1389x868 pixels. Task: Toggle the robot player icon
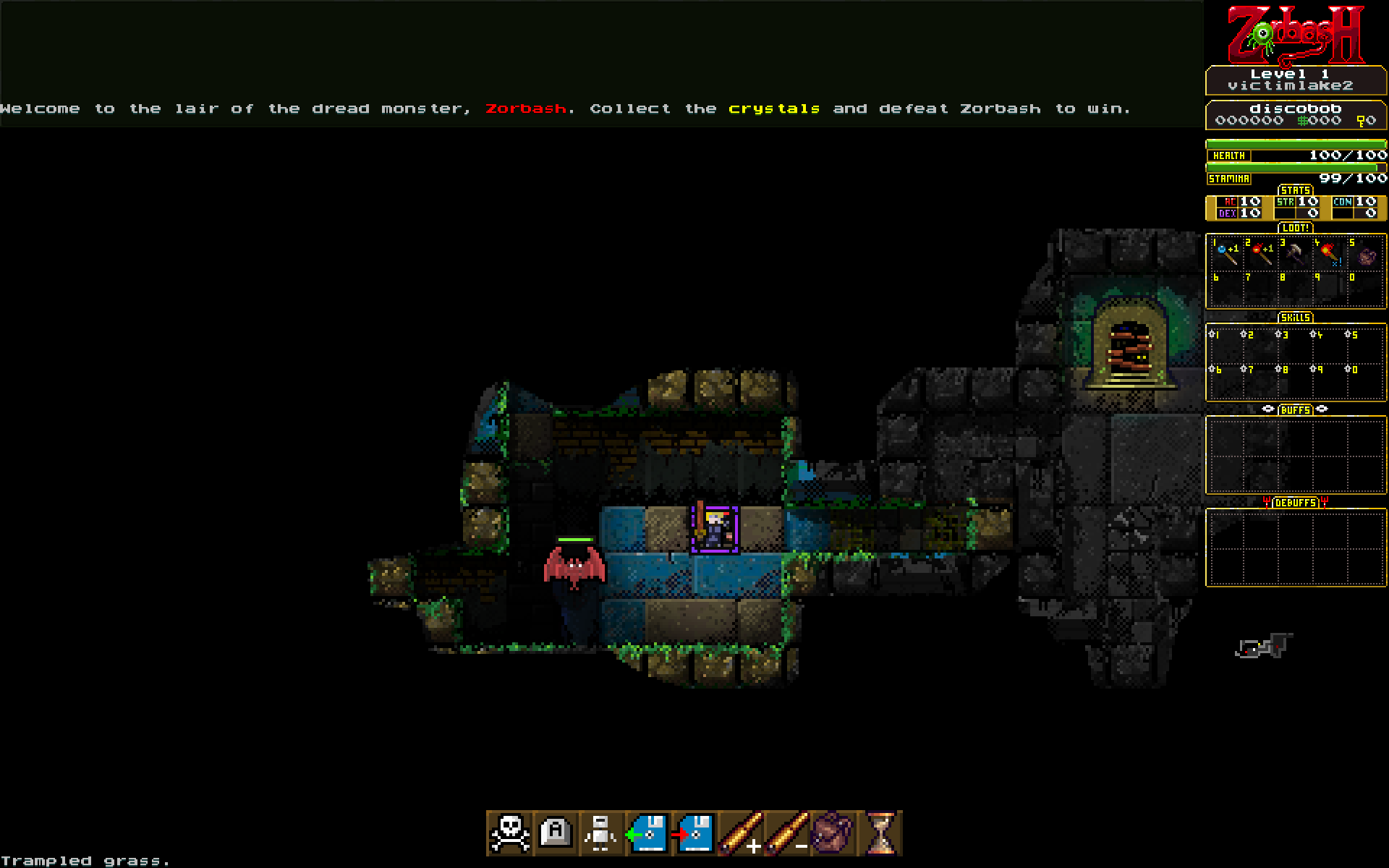[601, 833]
